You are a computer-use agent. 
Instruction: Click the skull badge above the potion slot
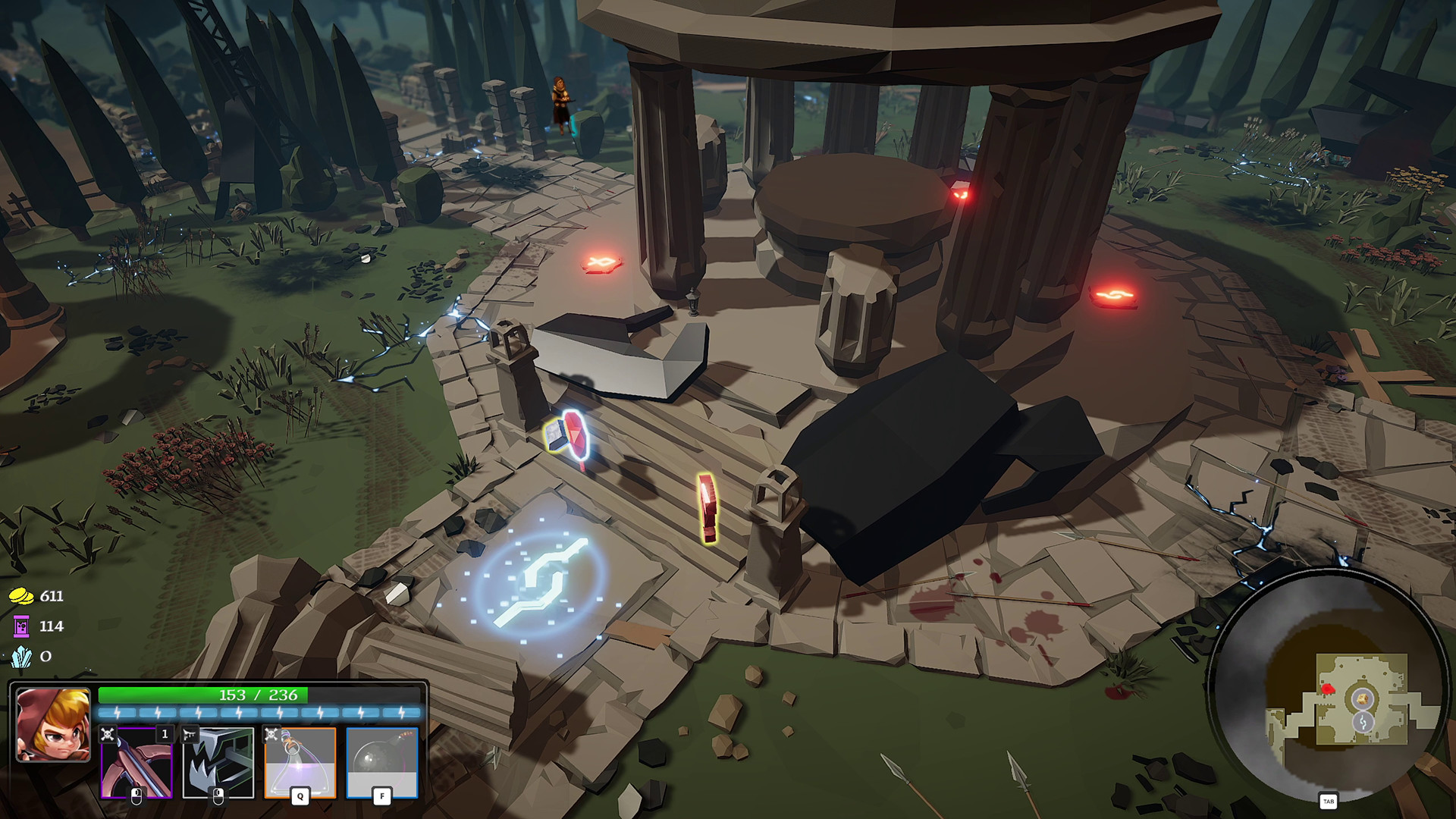point(271,736)
